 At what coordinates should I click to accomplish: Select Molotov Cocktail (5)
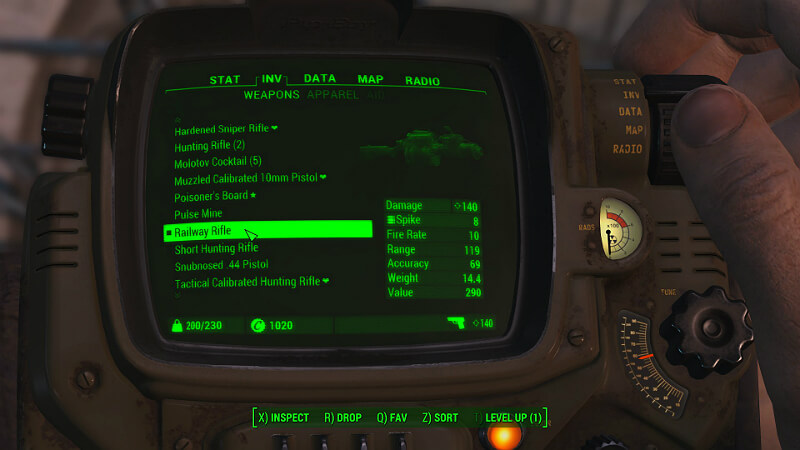click(218, 162)
